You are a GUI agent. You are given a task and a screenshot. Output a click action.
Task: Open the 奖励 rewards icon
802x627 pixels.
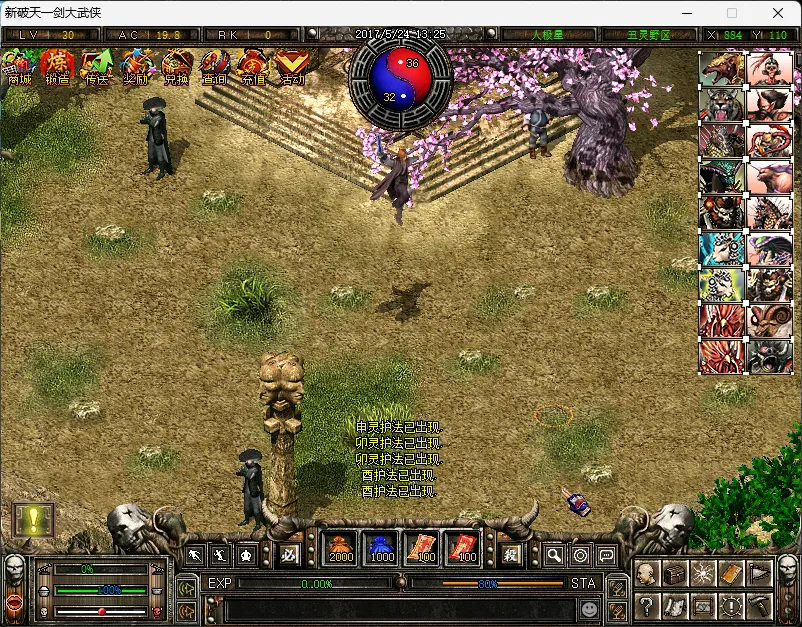[136, 67]
